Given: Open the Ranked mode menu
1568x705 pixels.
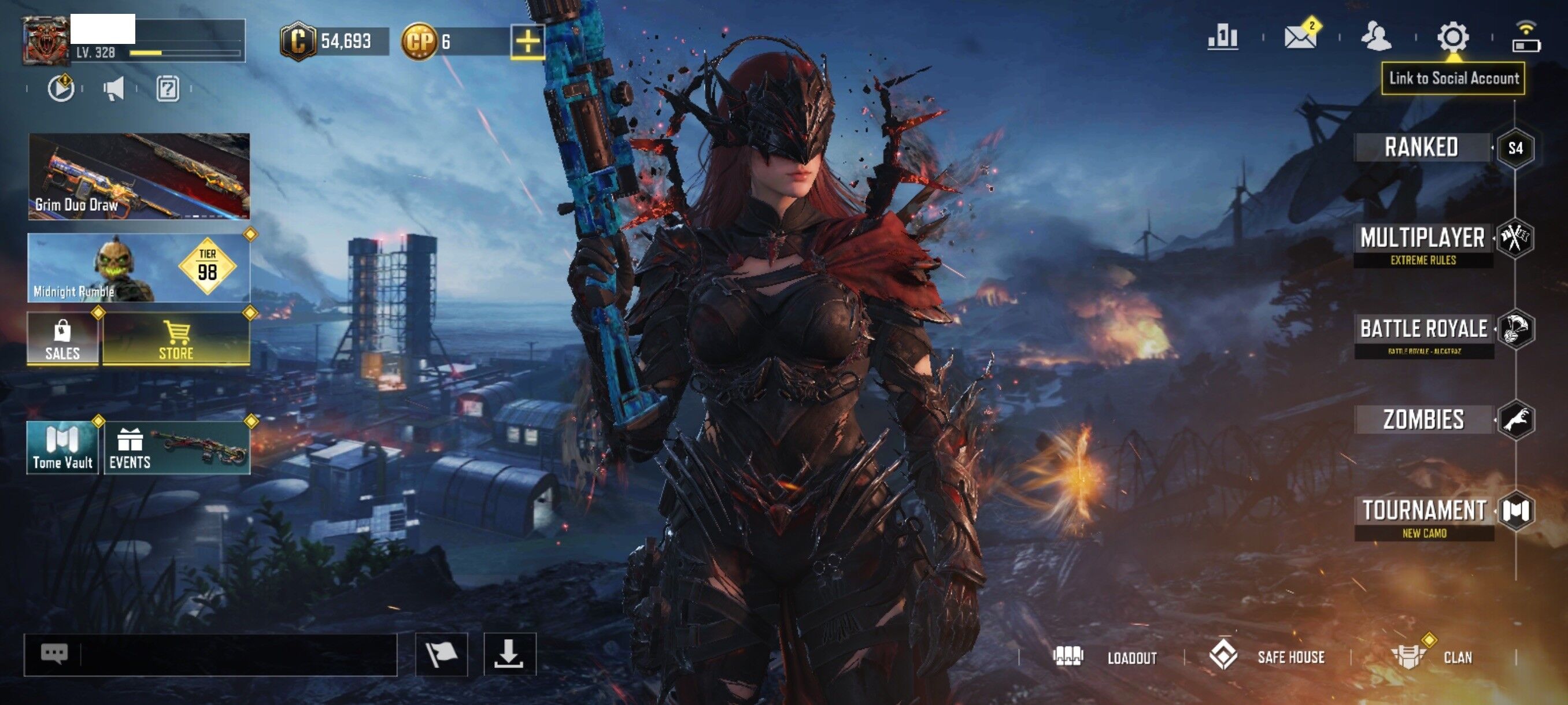Looking at the screenshot, I should coord(1421,148).
